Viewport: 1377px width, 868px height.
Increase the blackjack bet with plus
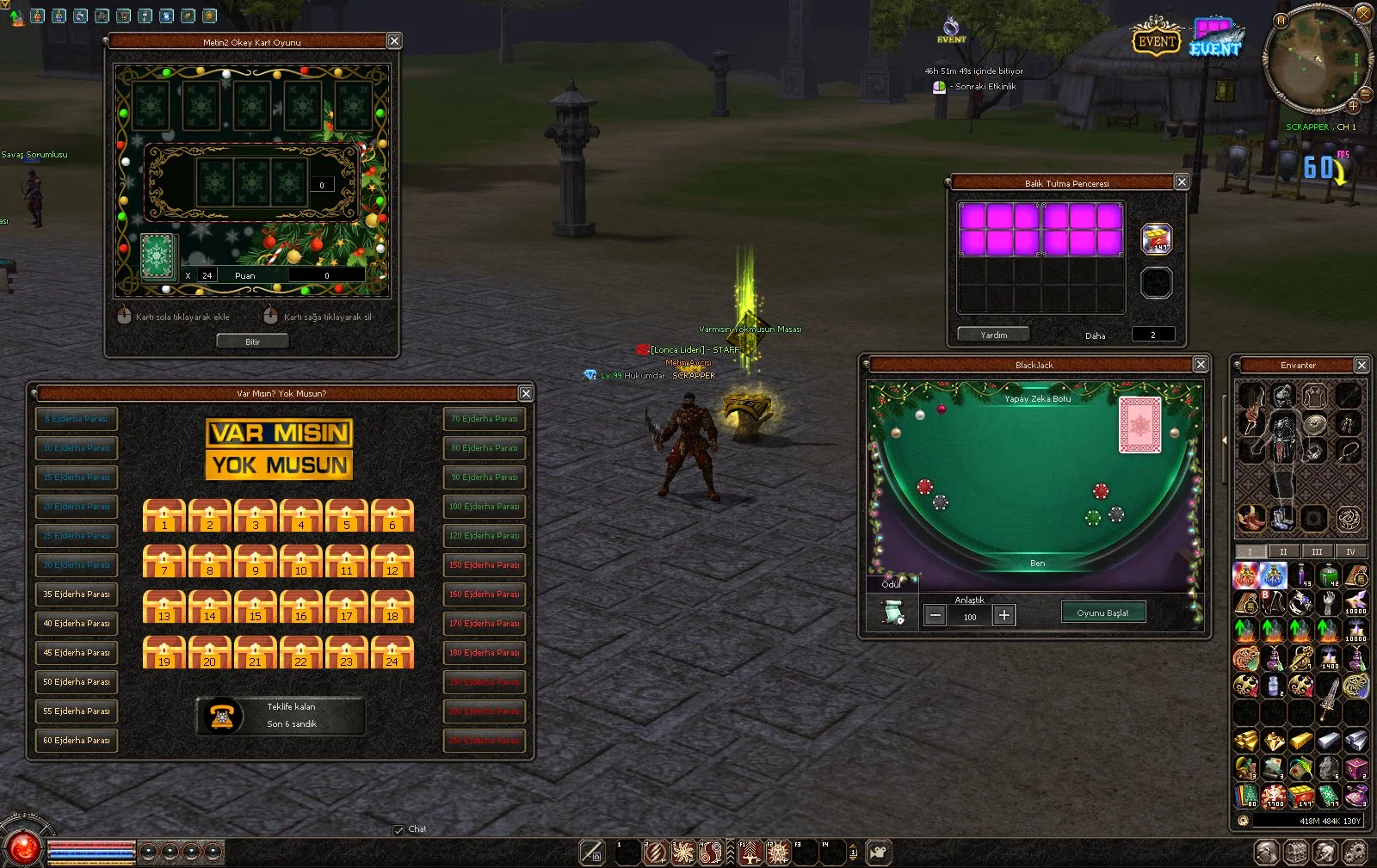1003,615
